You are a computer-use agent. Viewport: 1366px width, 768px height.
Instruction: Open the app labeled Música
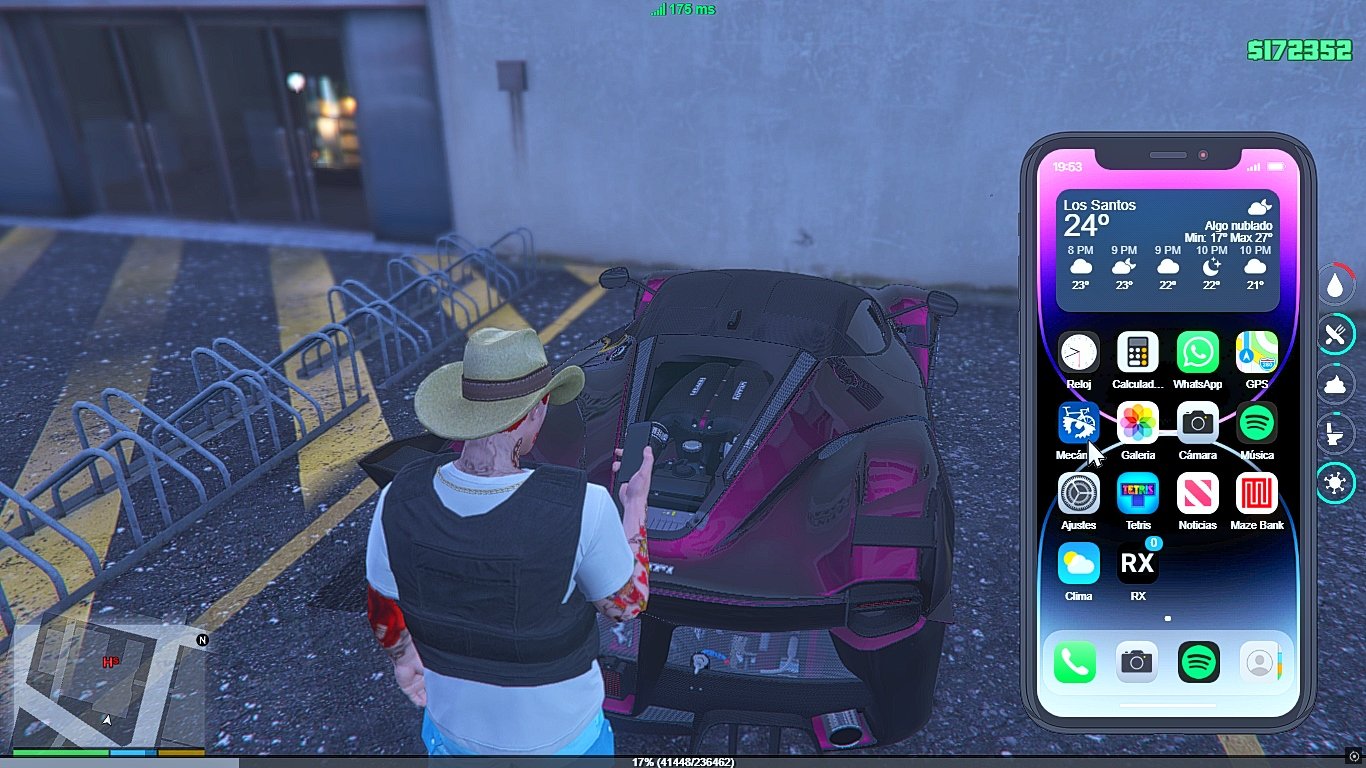tap(1256, 423)
